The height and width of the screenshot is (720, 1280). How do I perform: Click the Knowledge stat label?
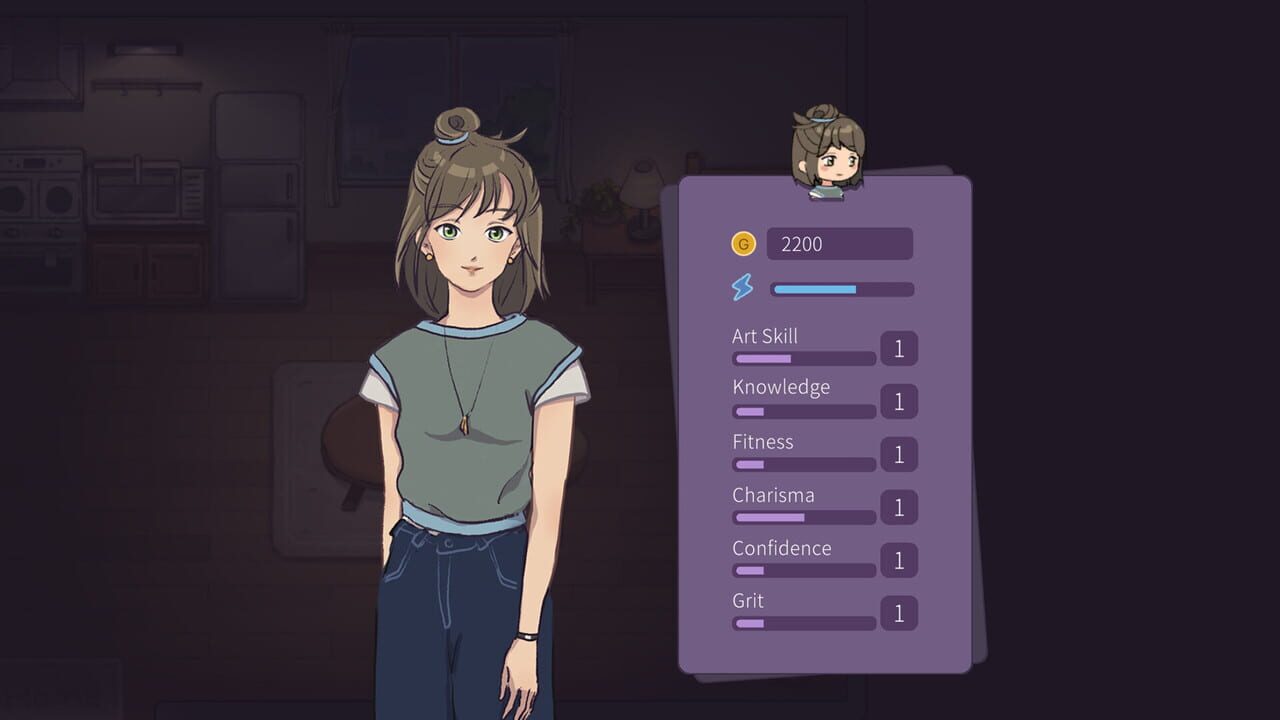tap(781, 387)
